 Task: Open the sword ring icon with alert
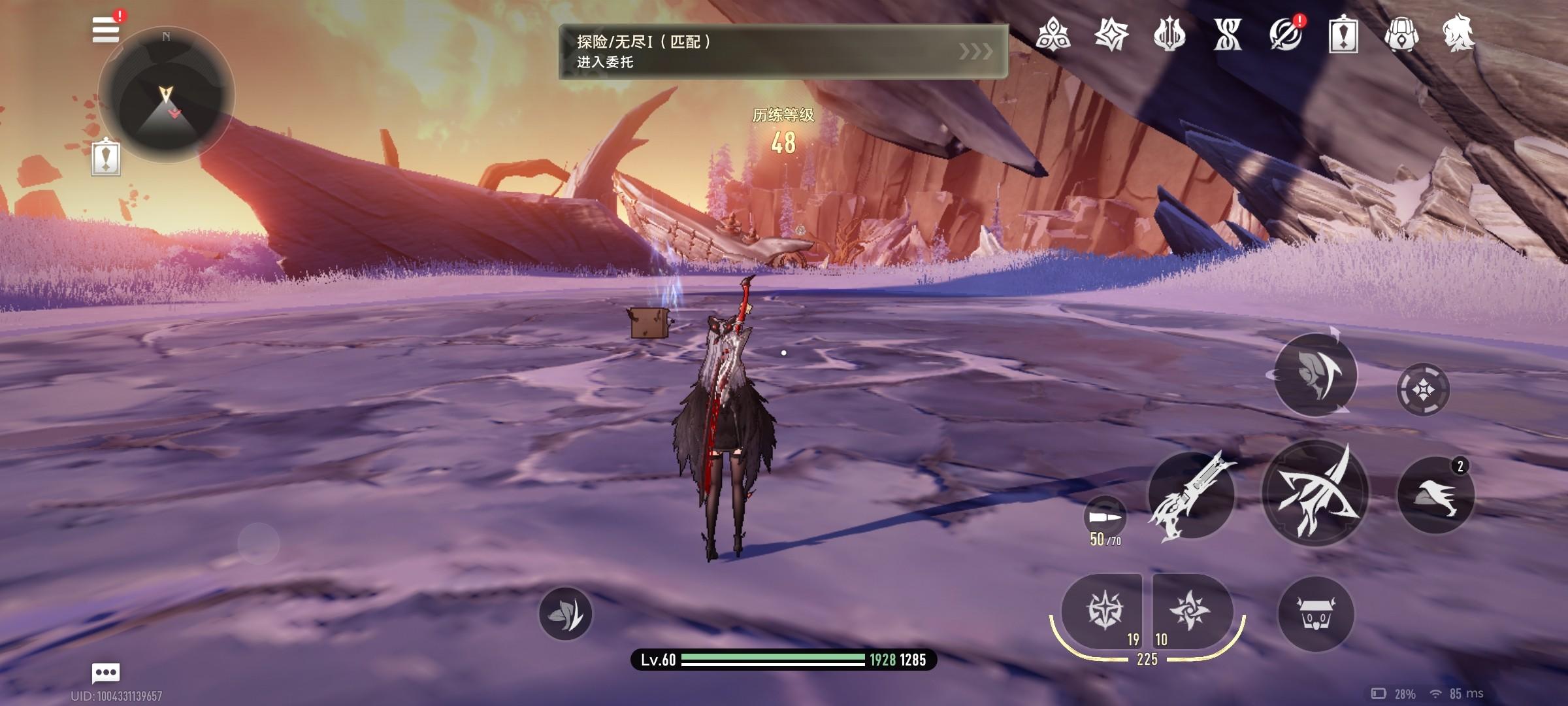click(x=1284, y=34)
